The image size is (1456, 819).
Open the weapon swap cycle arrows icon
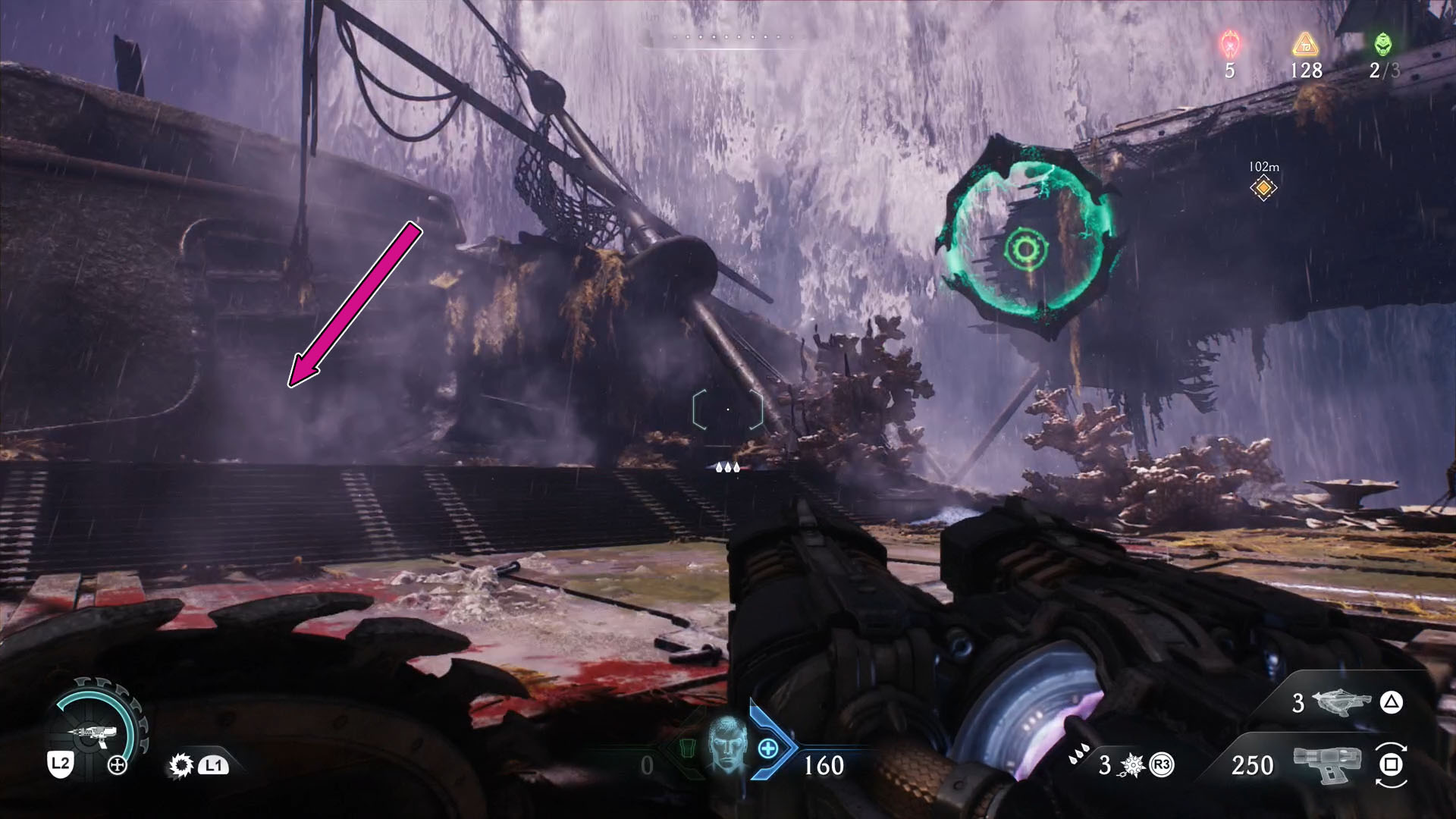pyautogui.click(x=1392, y=766)
